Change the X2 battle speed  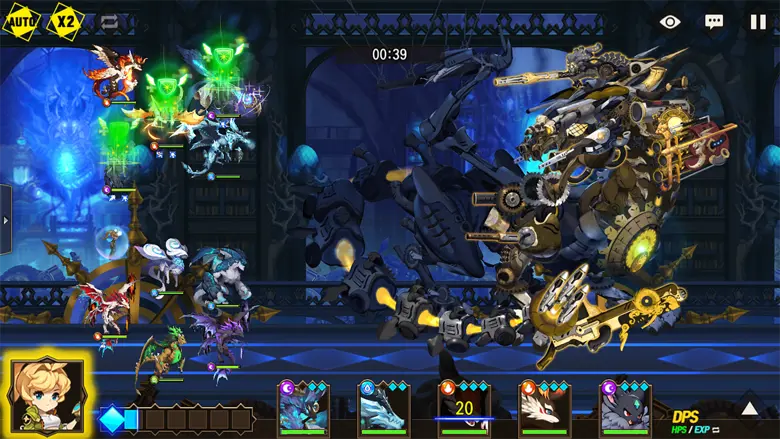(66, 20)
